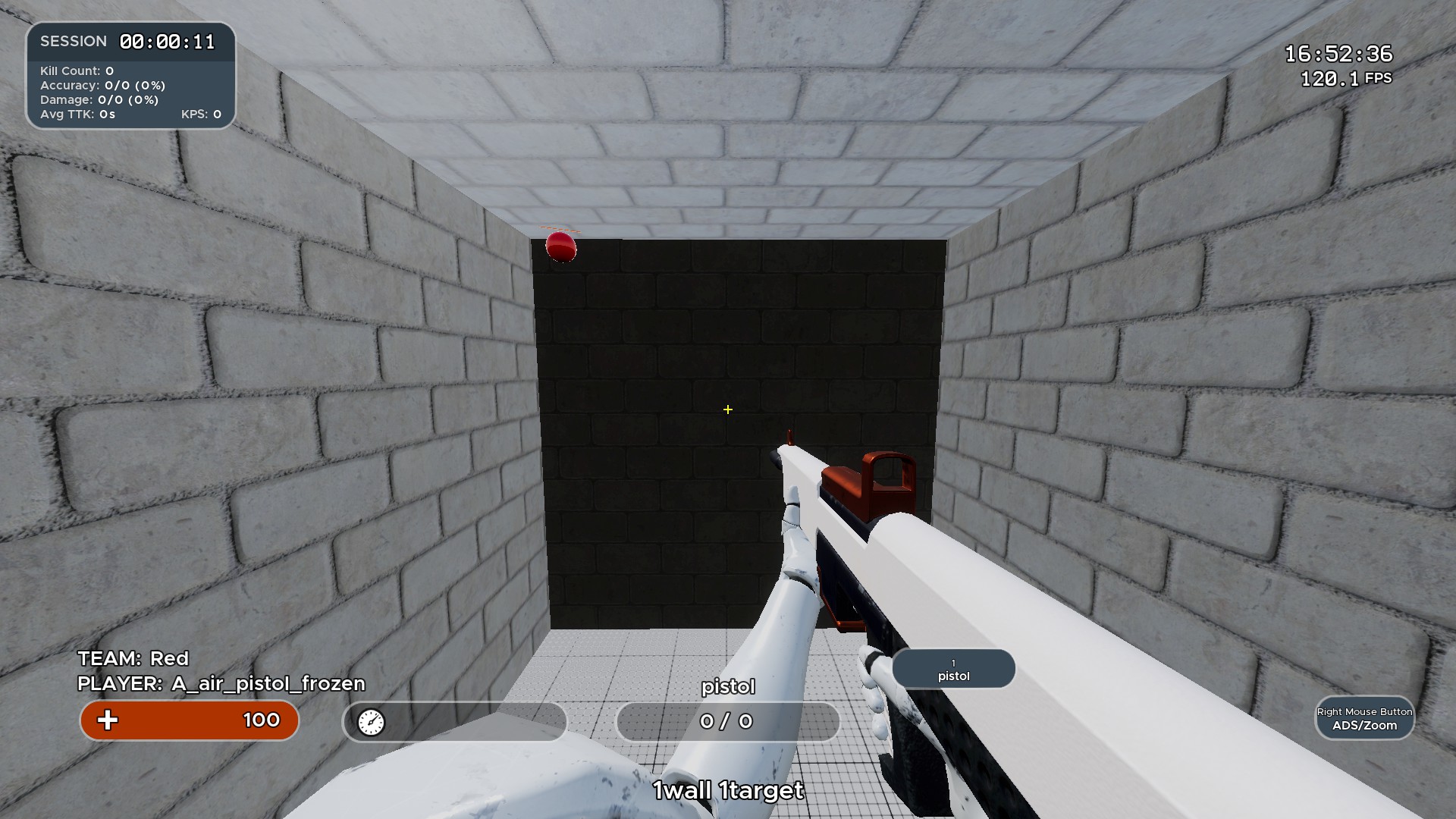Viewport: 1456px width, 819px height.
Task: Click the orange health bar
Action: click(x=189, y=720)
